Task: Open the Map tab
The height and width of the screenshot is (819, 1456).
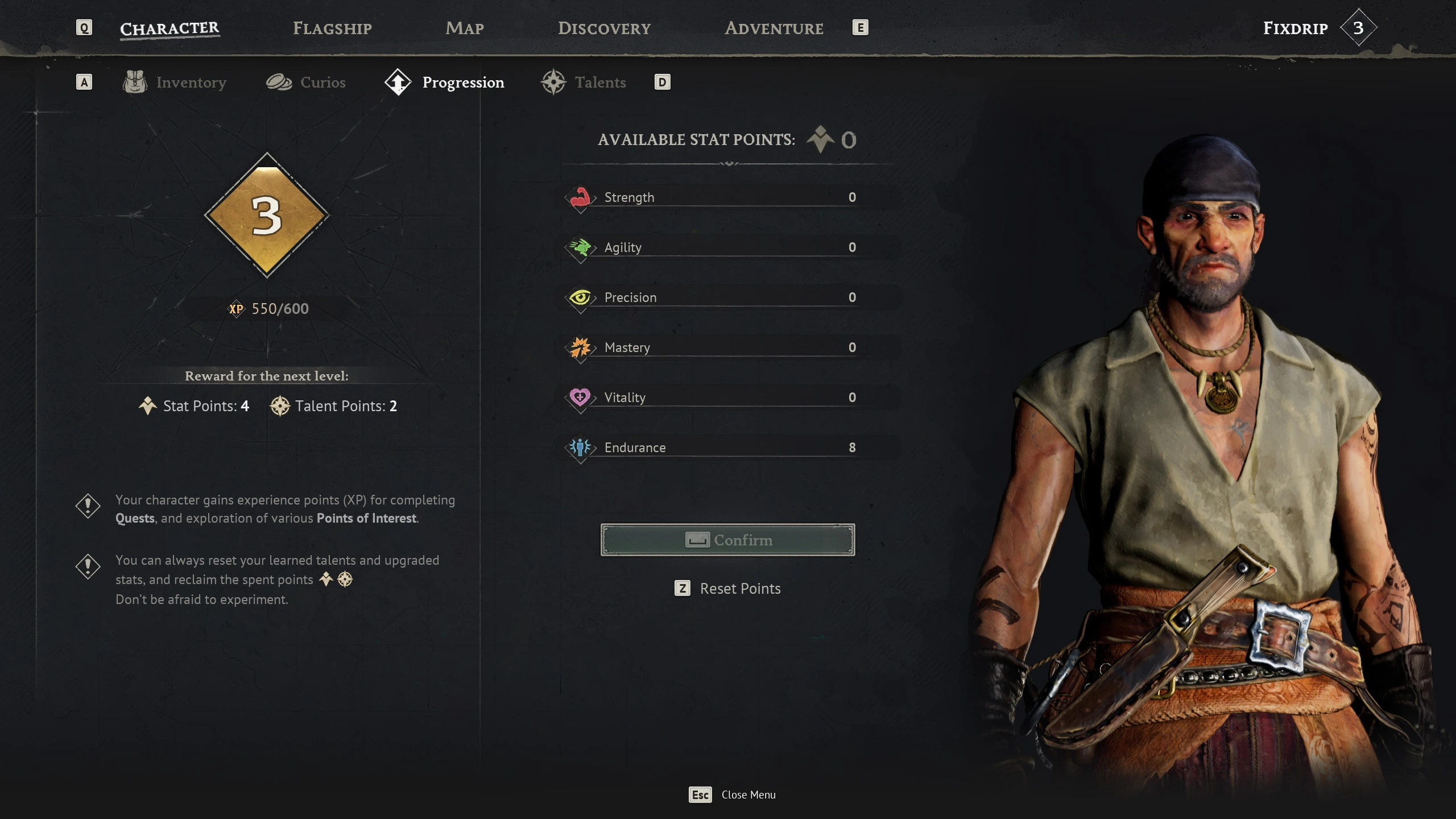Action: click(x=464, y=28)
